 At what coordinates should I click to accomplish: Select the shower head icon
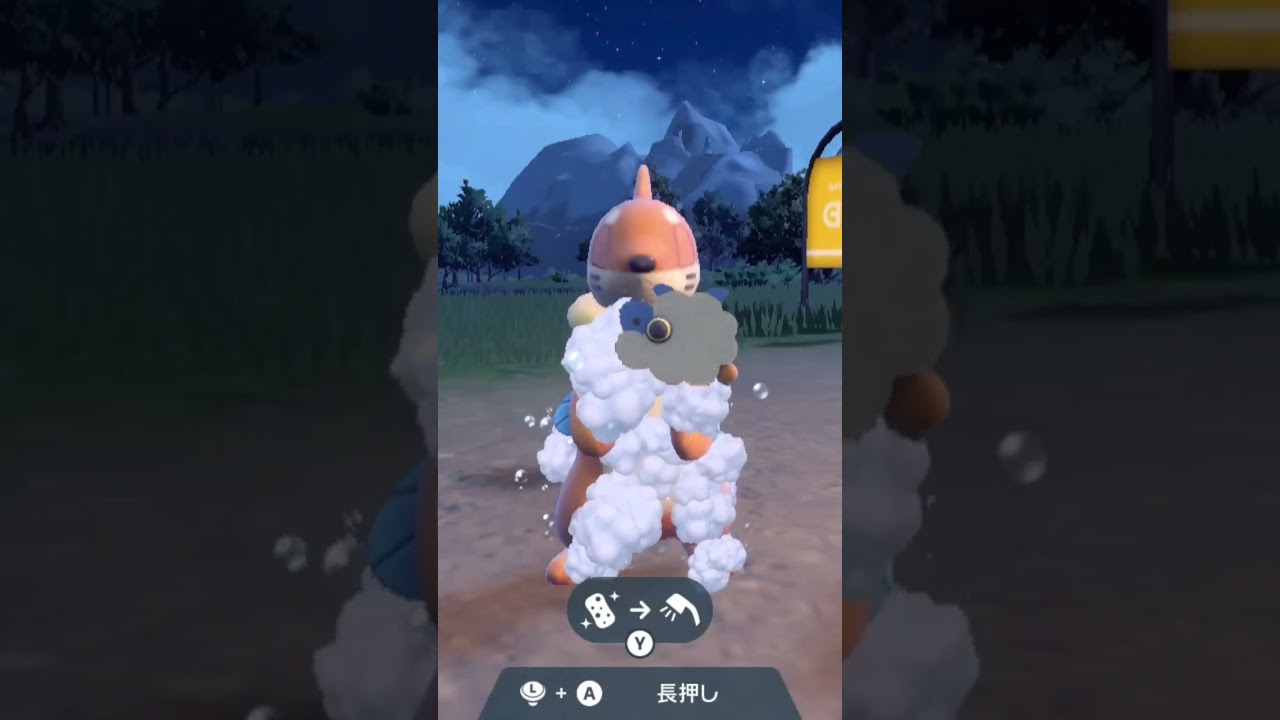coord(682,608)
